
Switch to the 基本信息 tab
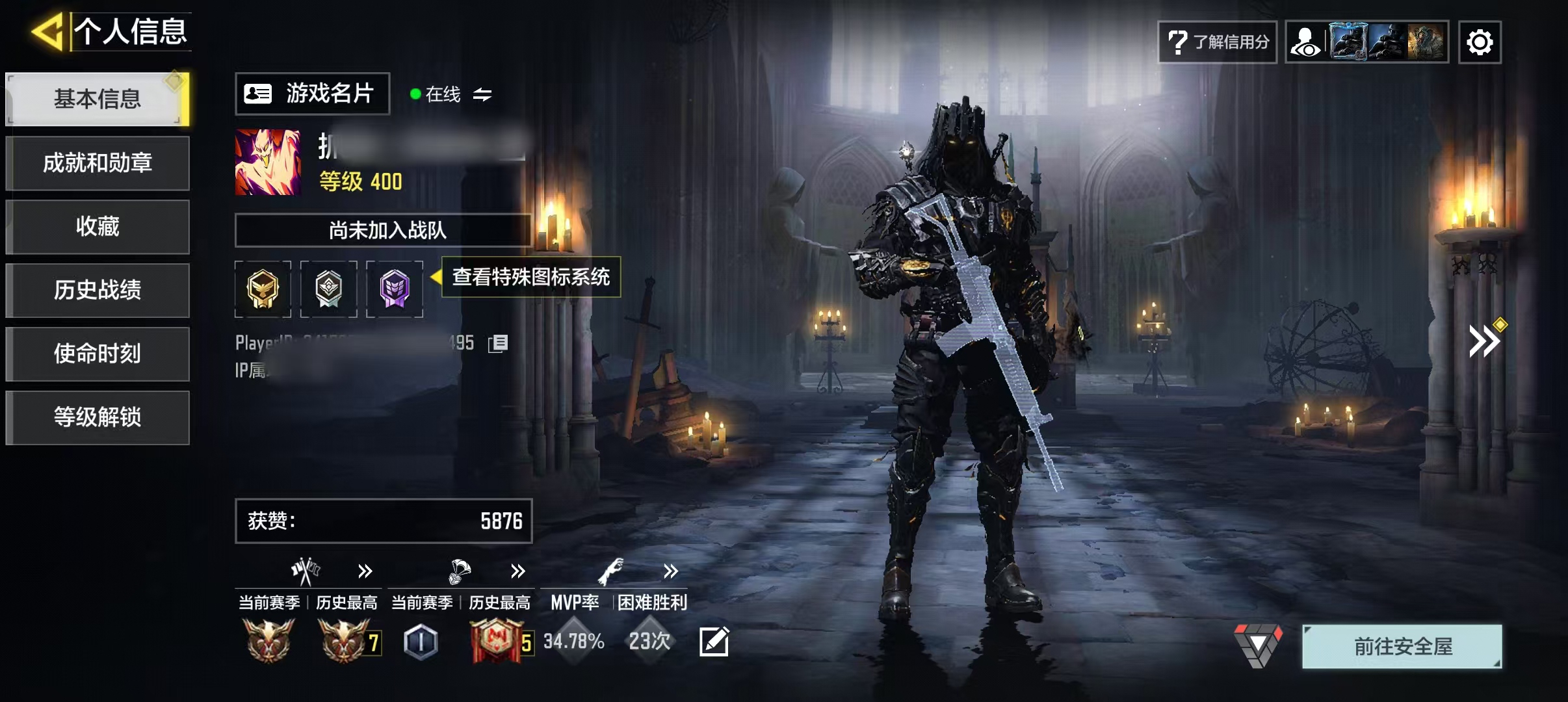pos(98,99)
